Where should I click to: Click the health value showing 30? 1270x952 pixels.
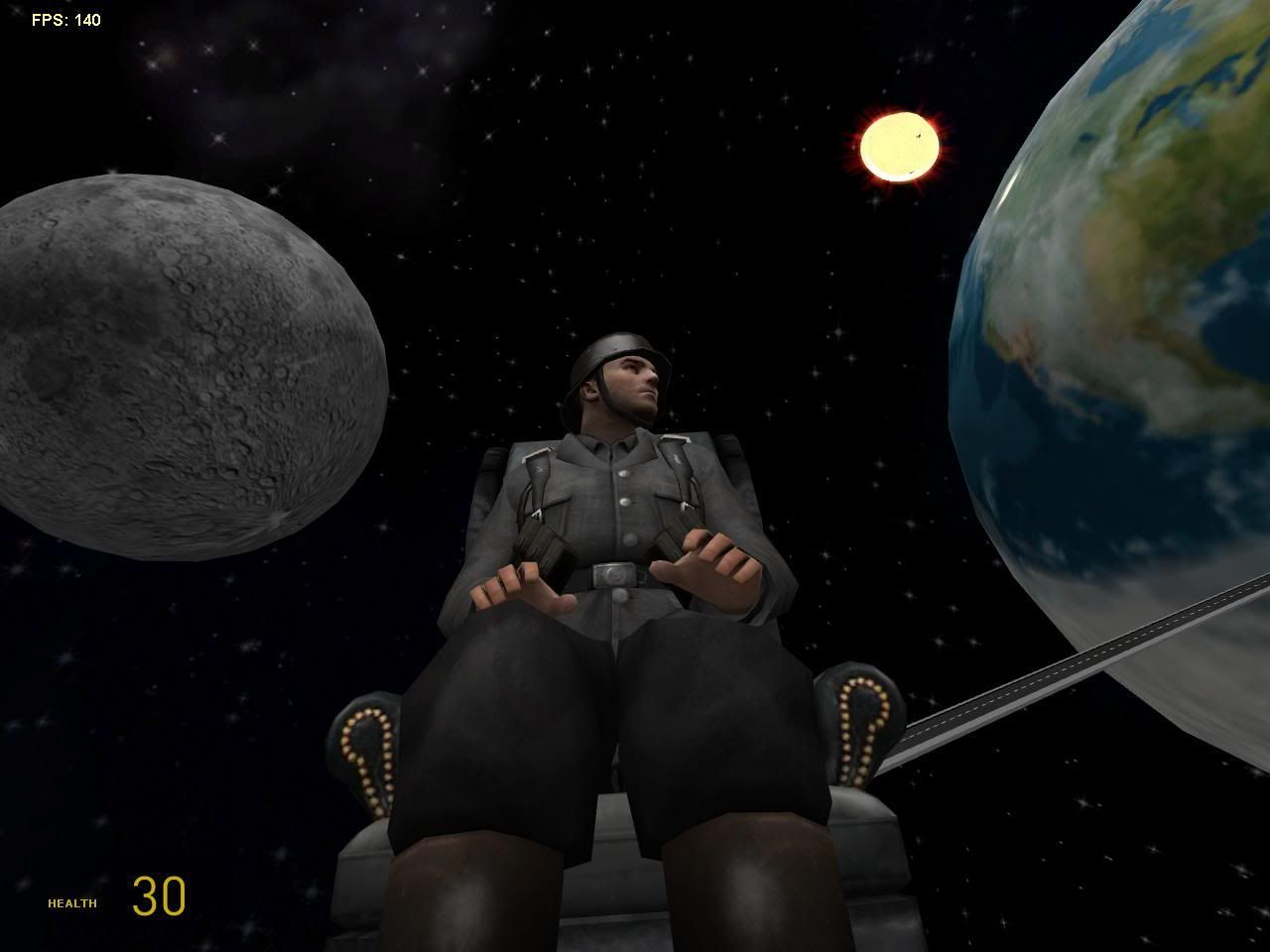(159, 897)
